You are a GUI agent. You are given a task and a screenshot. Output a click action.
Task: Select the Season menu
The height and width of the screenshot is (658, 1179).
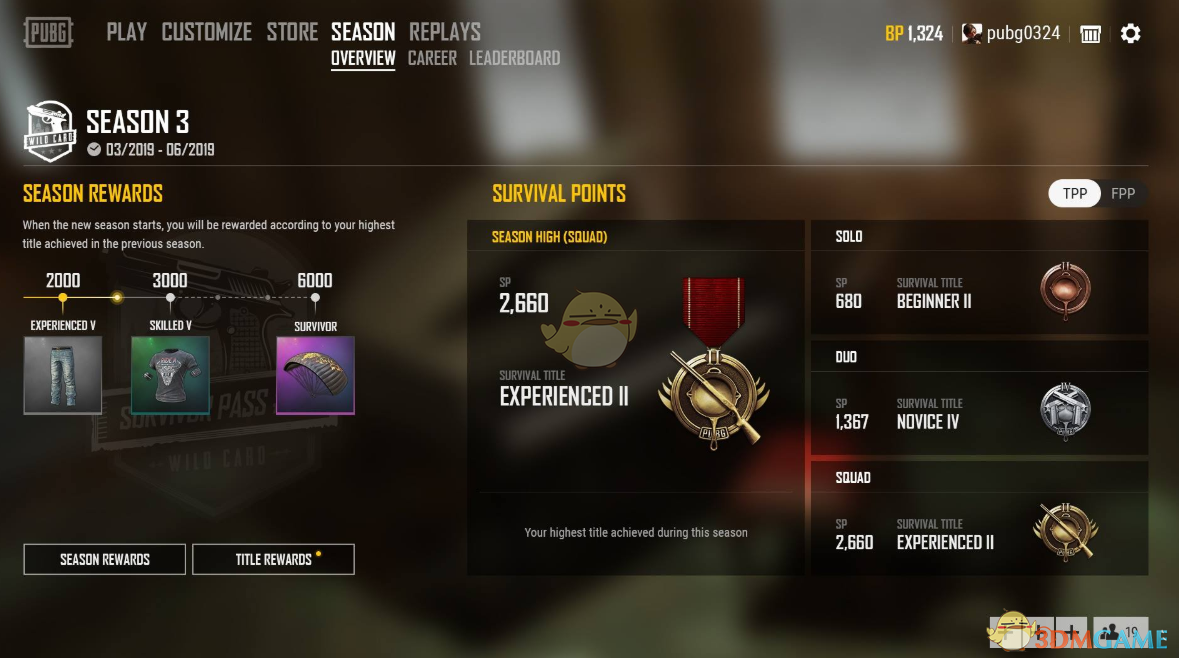click(363, 32)
